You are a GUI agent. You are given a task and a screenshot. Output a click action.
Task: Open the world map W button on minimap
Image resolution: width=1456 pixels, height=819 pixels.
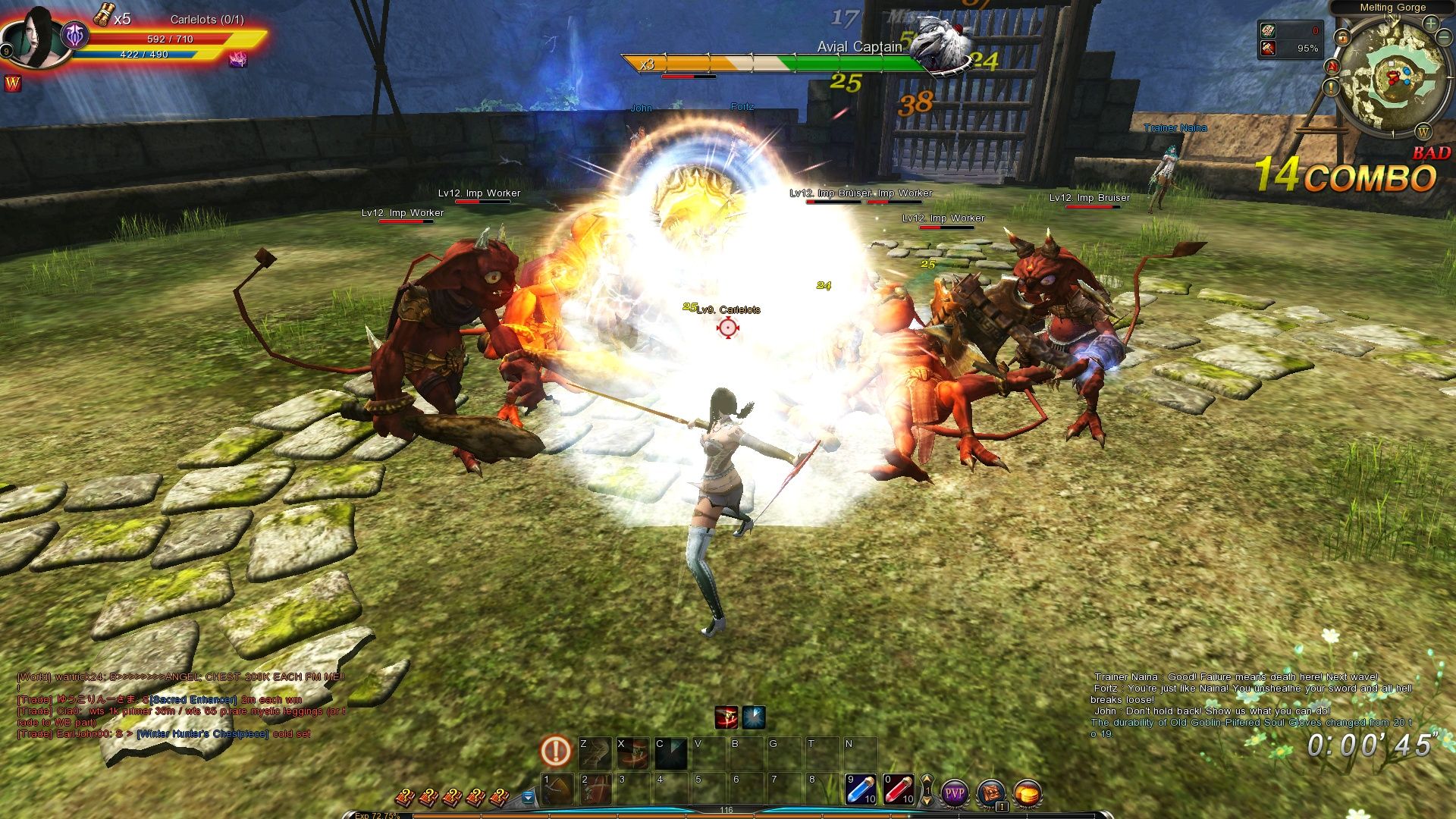1423,132
